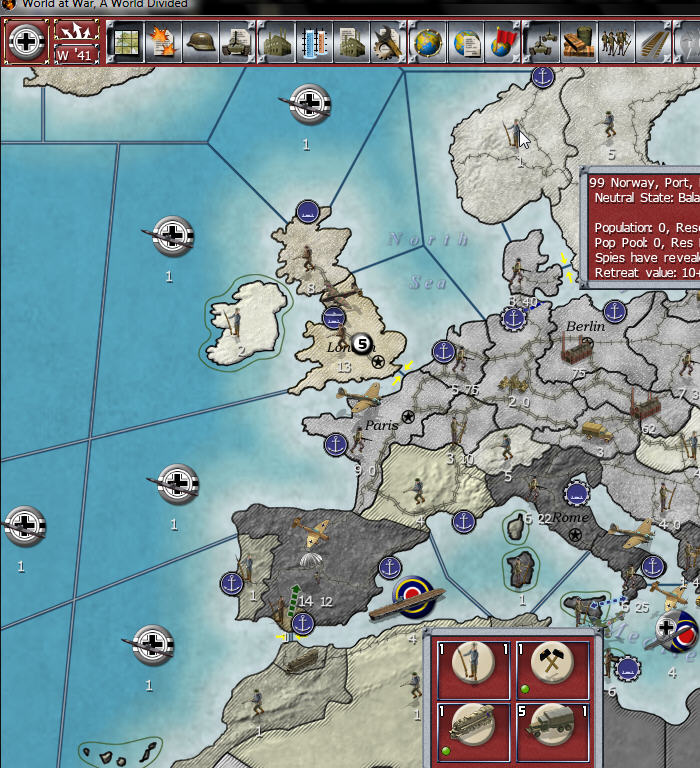
Task: Open the wrench and gear toolbar icon
Action: tap(387, 42)
